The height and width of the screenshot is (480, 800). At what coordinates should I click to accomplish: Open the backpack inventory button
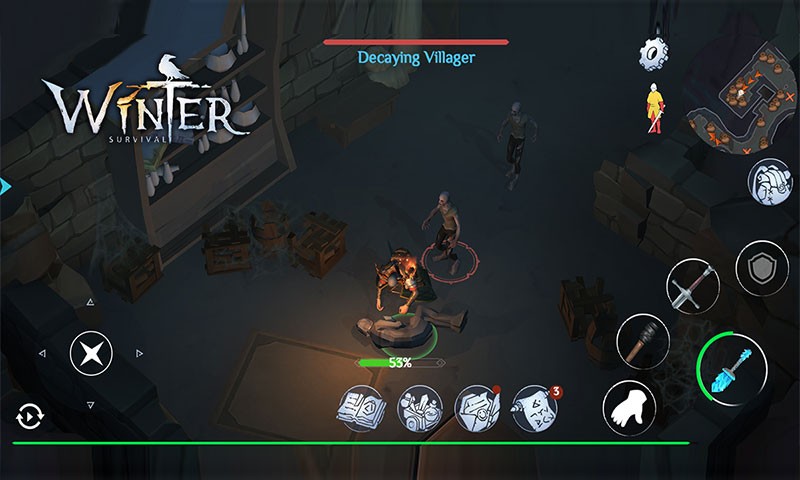pyautogui.click(x=767, y=182)
